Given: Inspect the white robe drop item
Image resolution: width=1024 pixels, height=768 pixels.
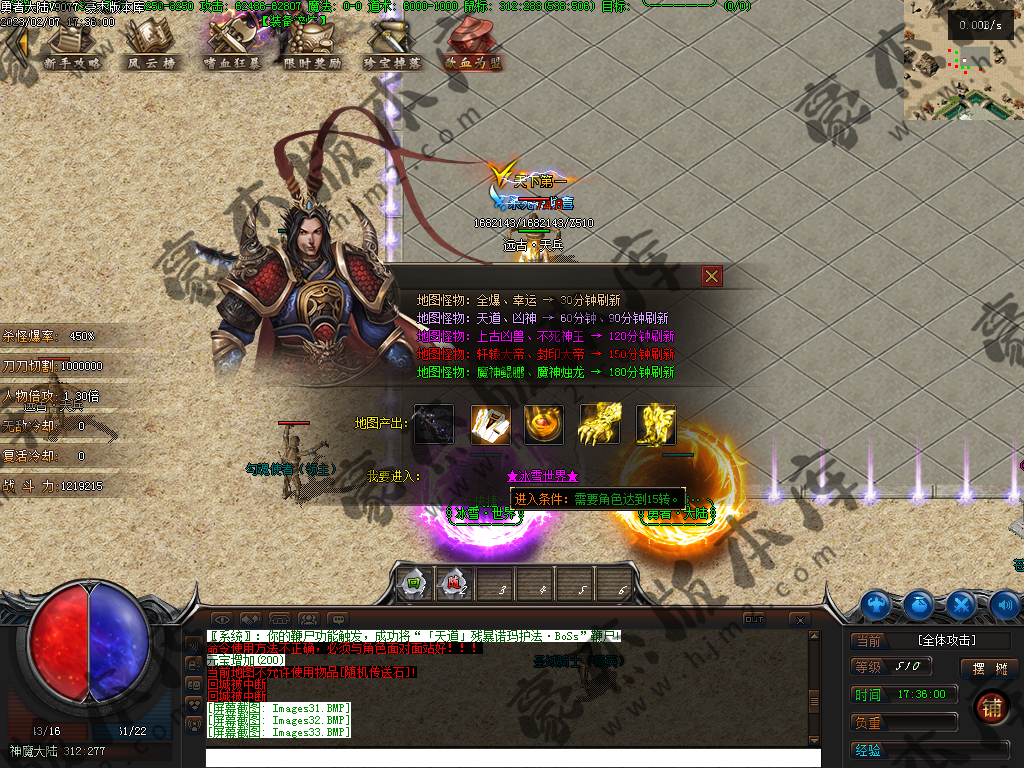Looking at the screenshot, I should pyautogui.click(x=490, y=424).
